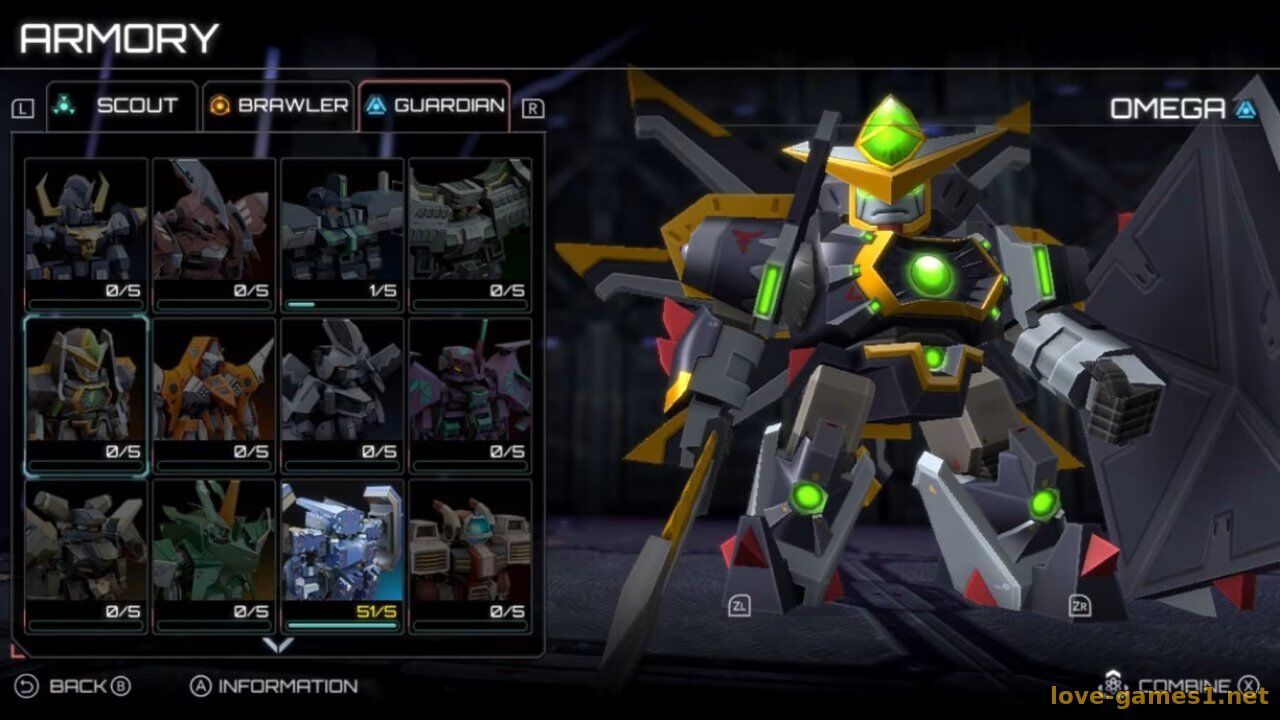
Task: Pick the highlighted Omega mech tile
Action: pos(86,395)
